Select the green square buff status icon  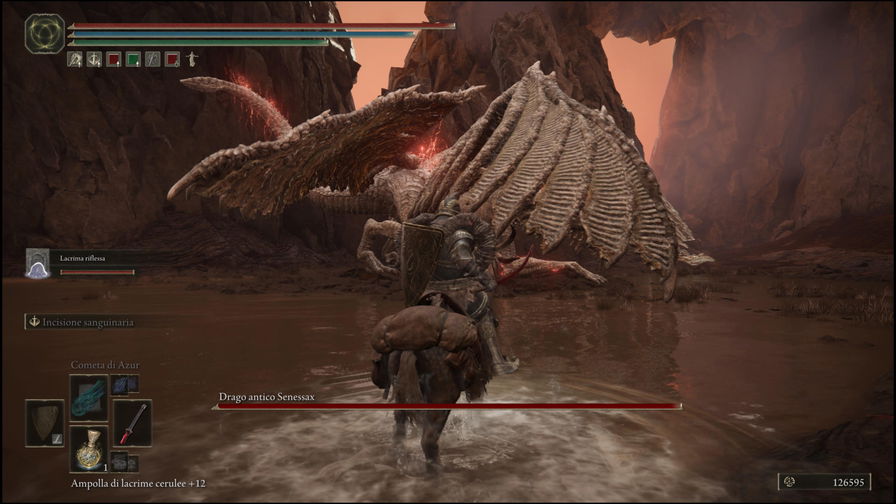click(x=133, y=59)
